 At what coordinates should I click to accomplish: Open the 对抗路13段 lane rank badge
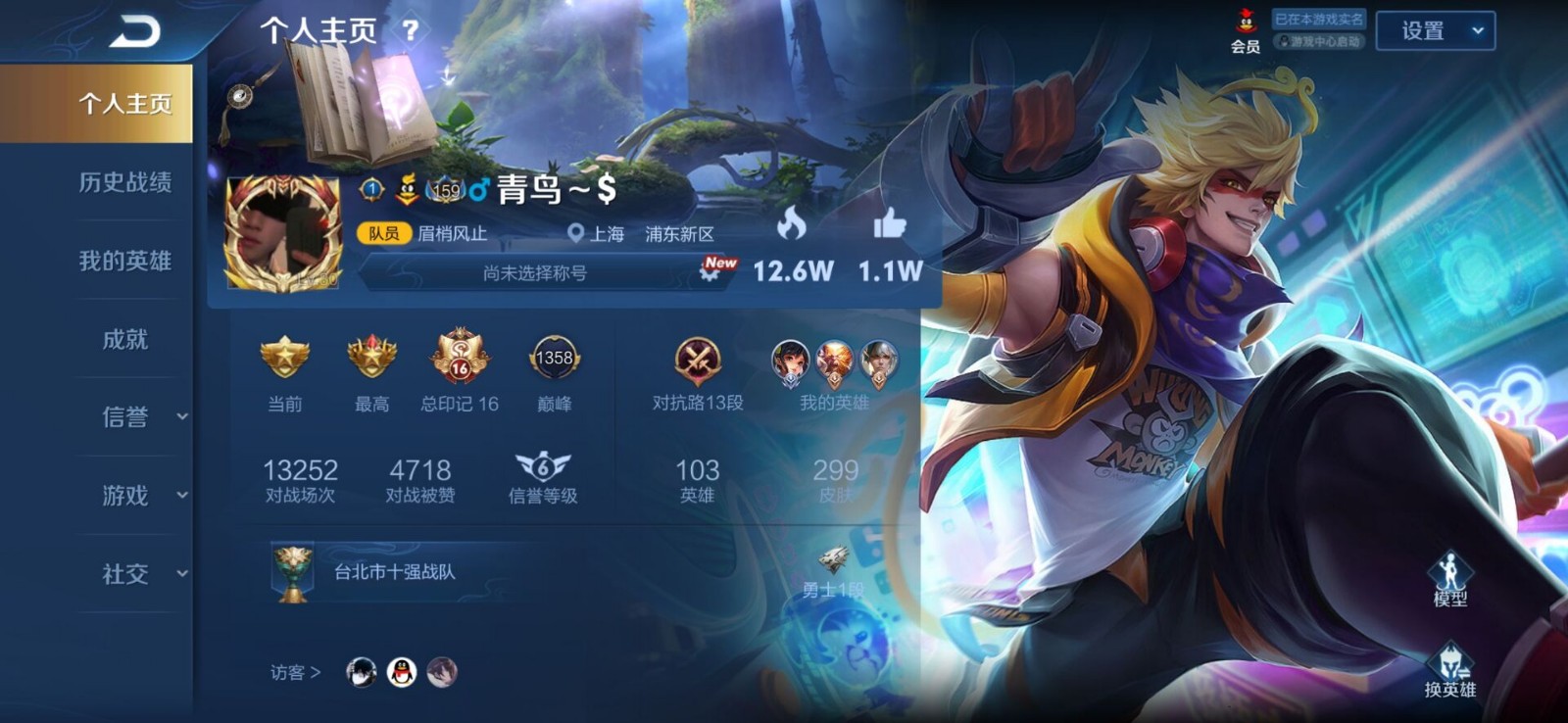(698, 361)
